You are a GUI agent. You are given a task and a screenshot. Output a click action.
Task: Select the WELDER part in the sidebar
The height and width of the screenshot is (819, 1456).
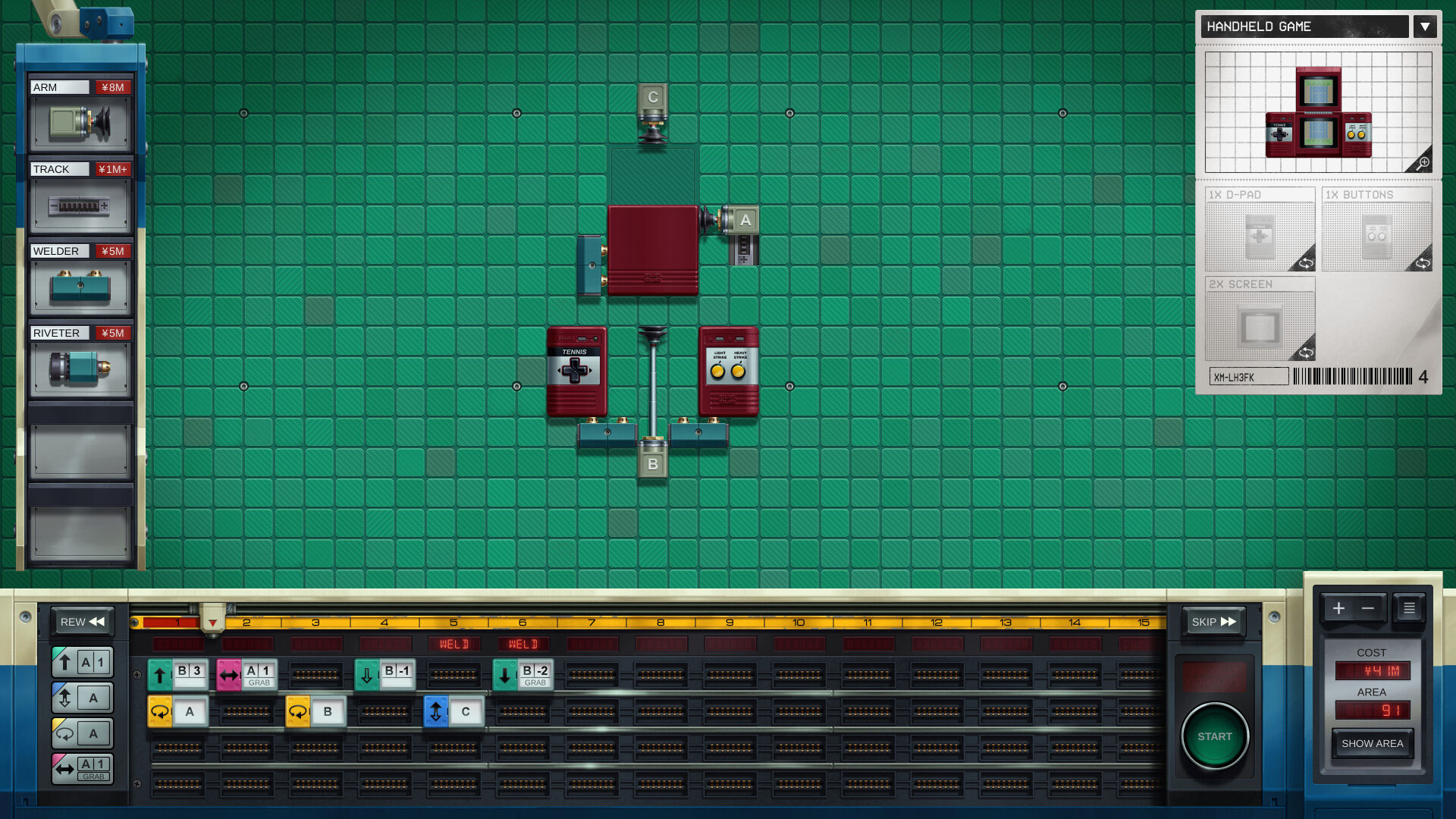(81, 285)
